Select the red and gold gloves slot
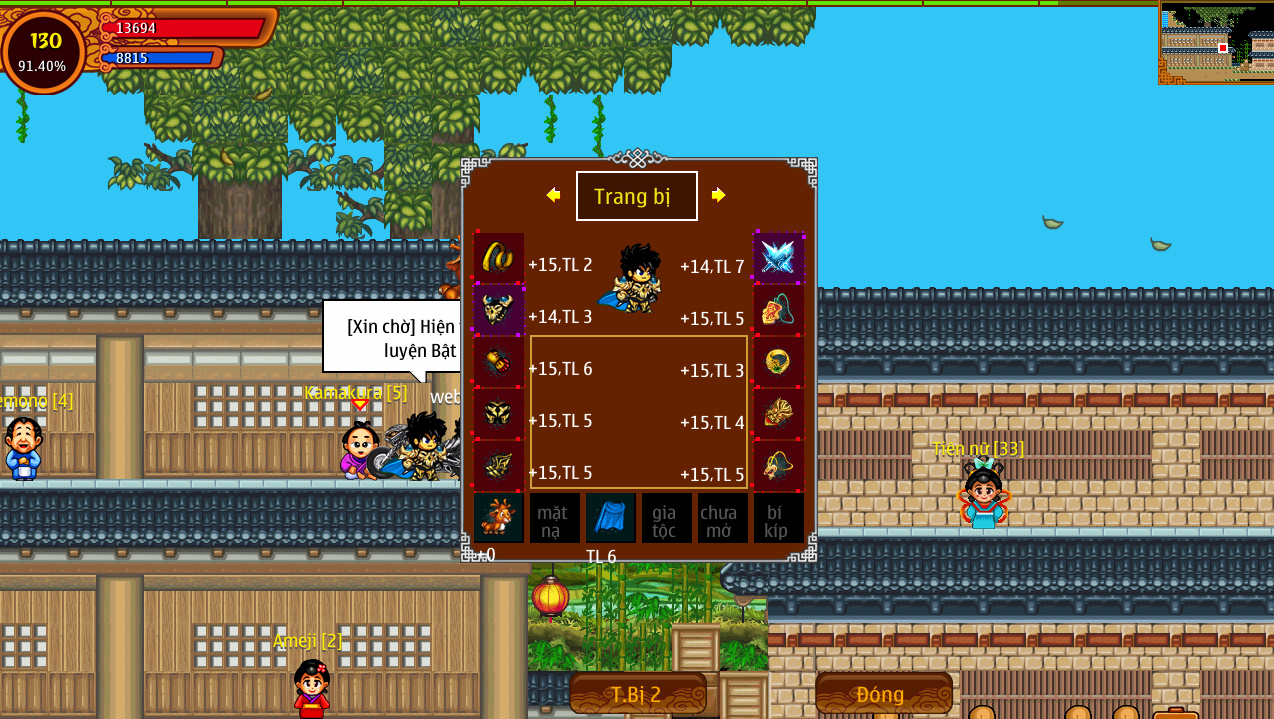The height and width of the screenshot is (719, 1274). [x=498, y=362]
